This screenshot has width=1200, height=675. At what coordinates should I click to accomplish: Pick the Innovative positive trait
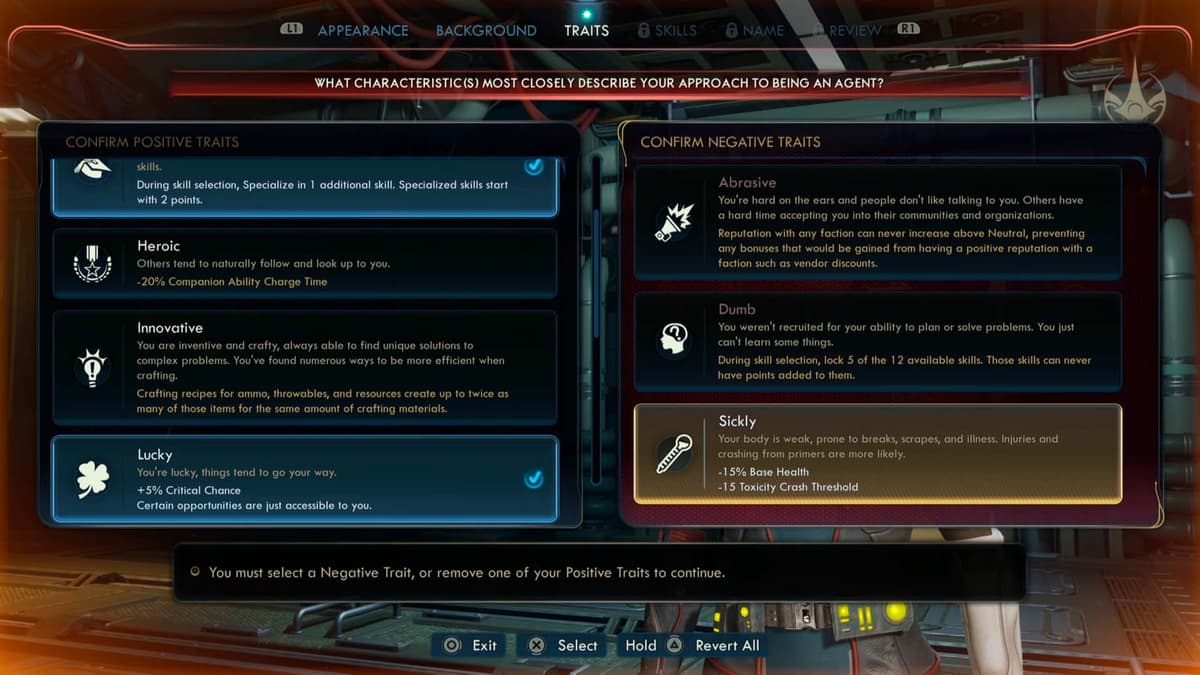pos(305,367)
